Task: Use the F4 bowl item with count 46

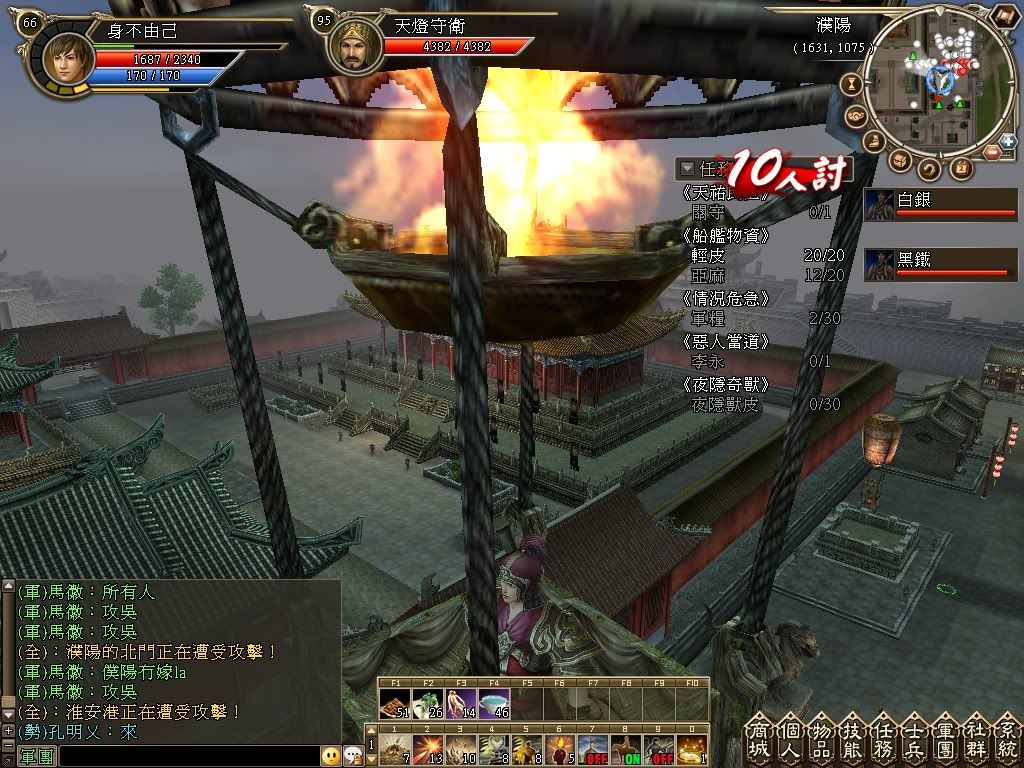Action: 494,703
